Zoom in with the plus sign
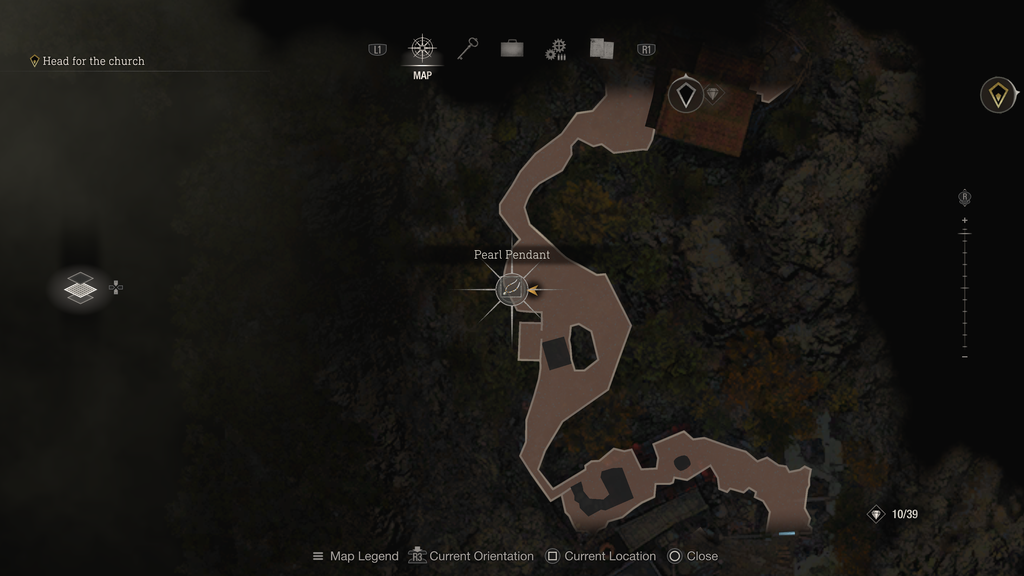This screenshot has width=1024, height=576. click(x=965, y=220)
